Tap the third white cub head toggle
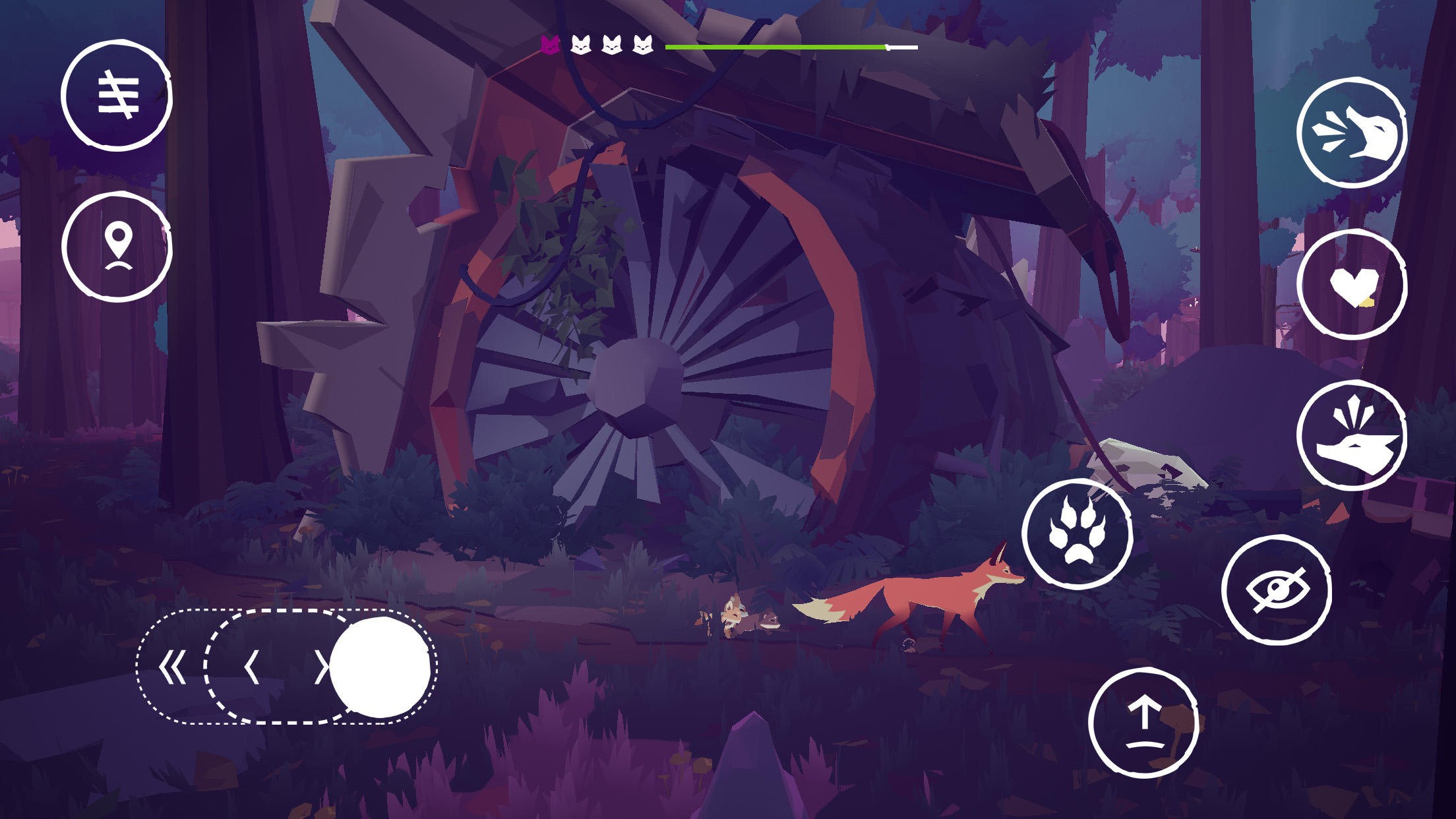This screenshot has height=819, width=1456. (x=643, y=45)
